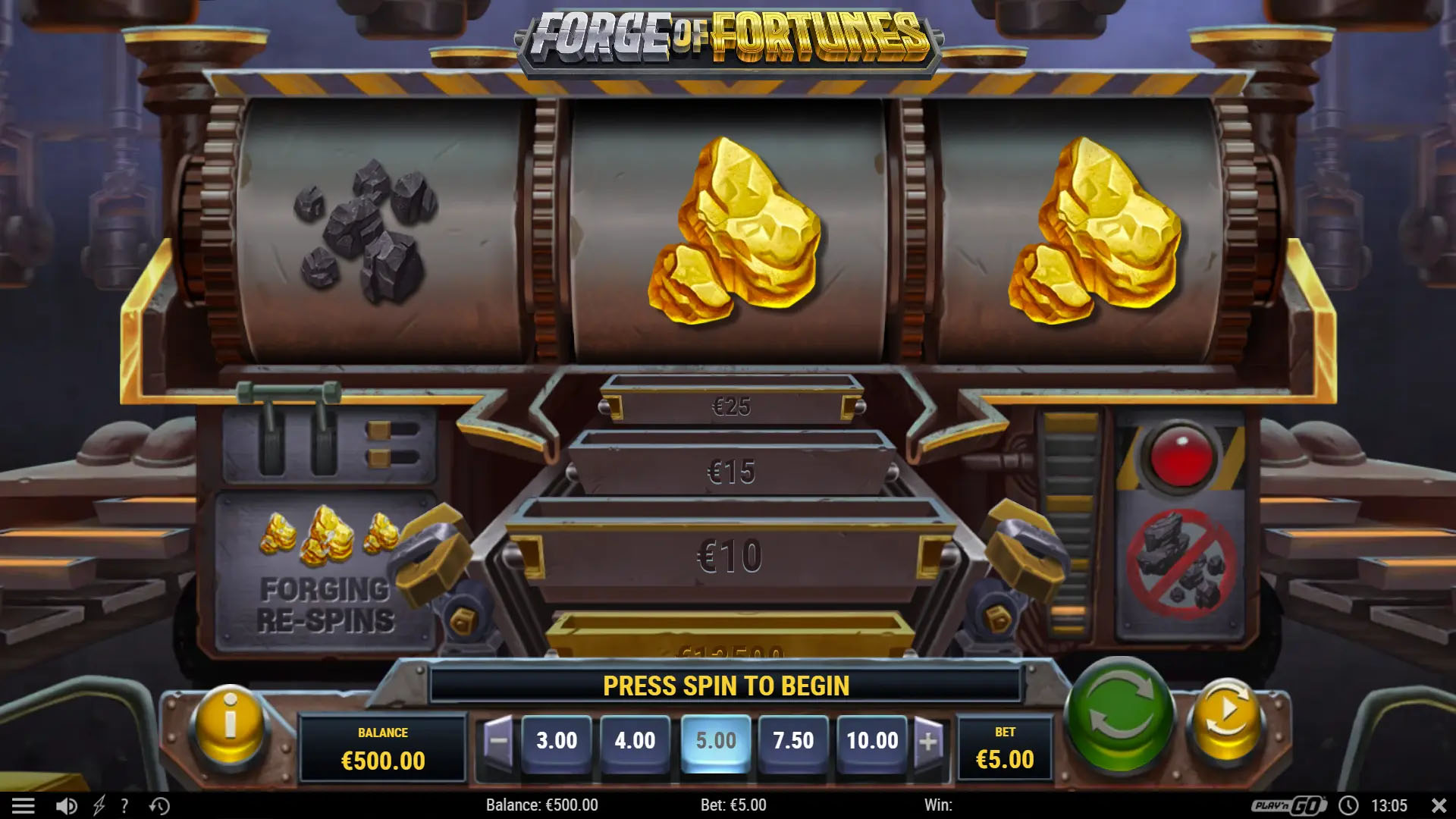Image resolution: width=1456 pixels, height=819 pixels.
Task: Choose the 10.00 stake option
Action: [x=872, y=741]
